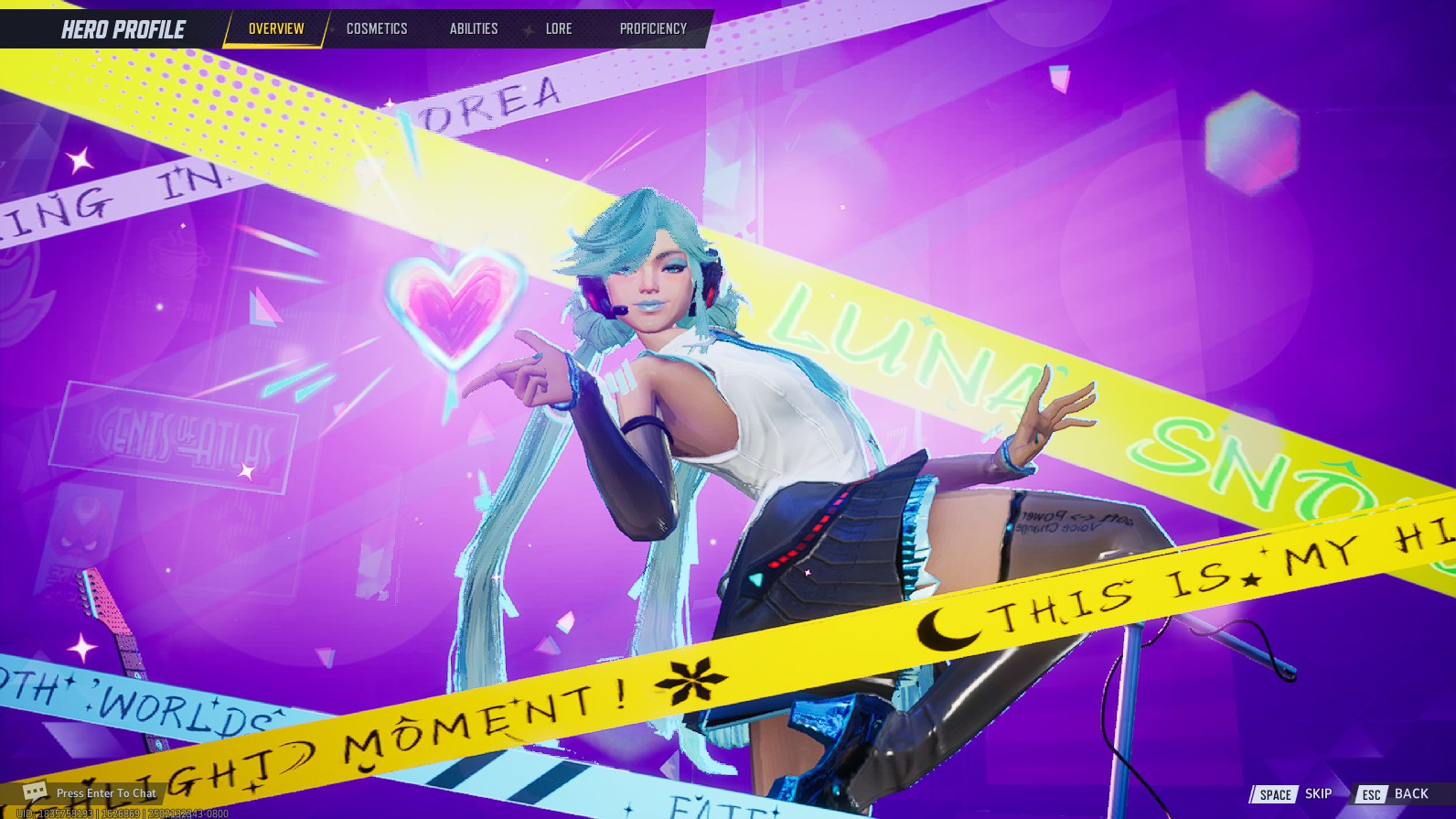This screenshot has width=1456, height=819.
Task: Open the Abilities tab
Action: click(x=473, y=28)
